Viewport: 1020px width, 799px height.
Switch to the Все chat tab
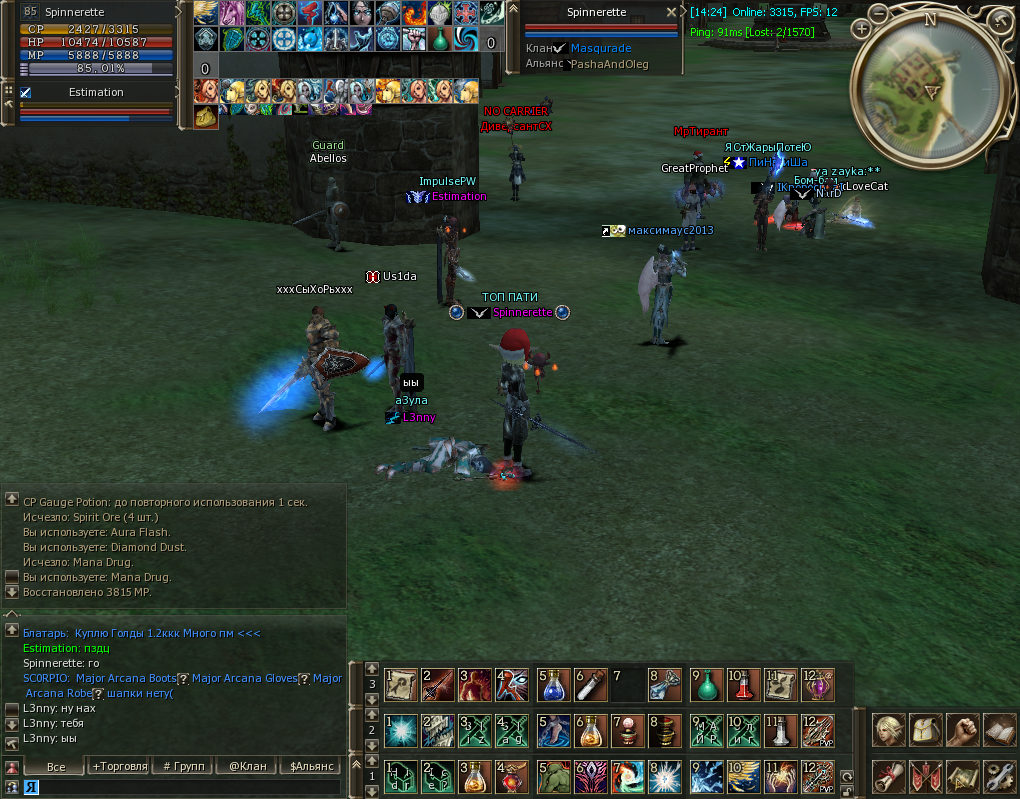[55, 766]
